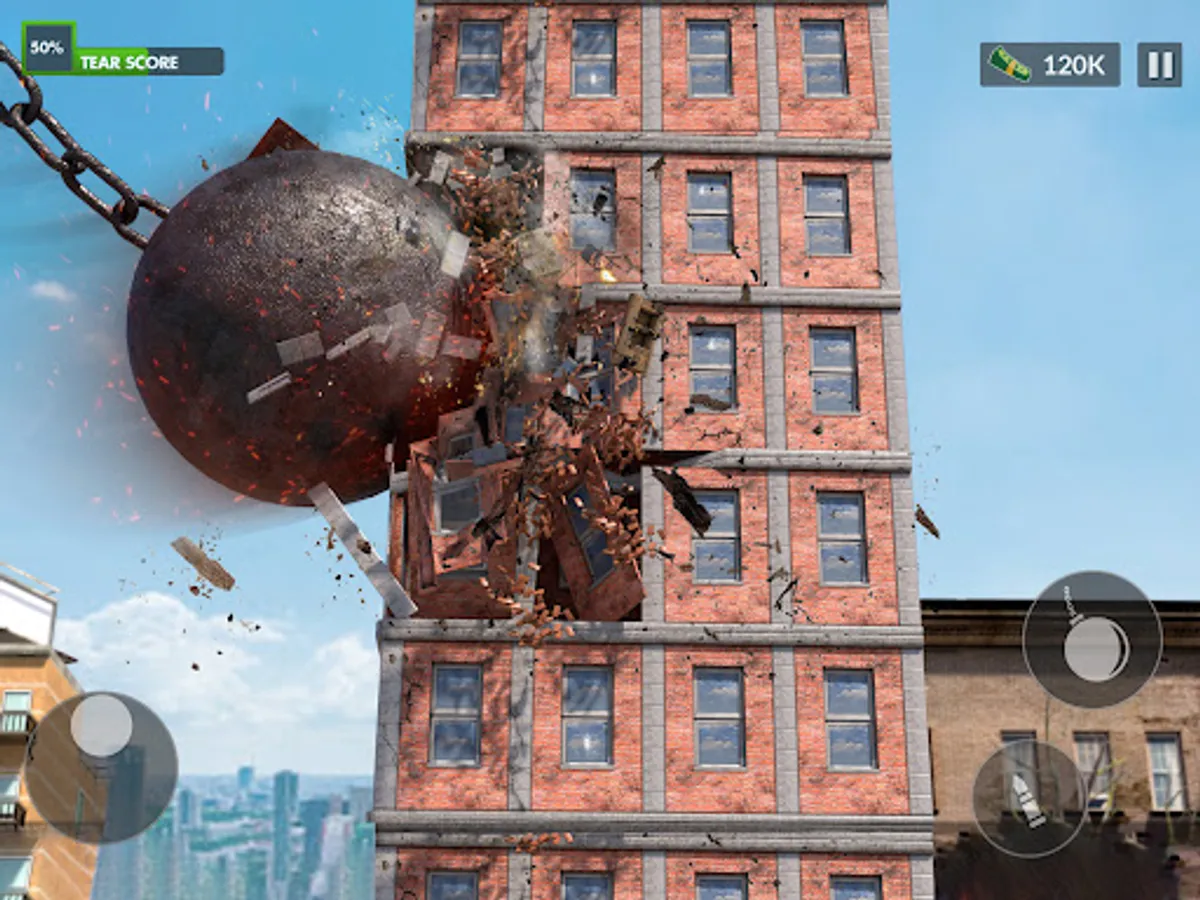This screenshot has width=1200, height=900.
Task: Tap the virtual joystick knob
Action: [101, 725]
